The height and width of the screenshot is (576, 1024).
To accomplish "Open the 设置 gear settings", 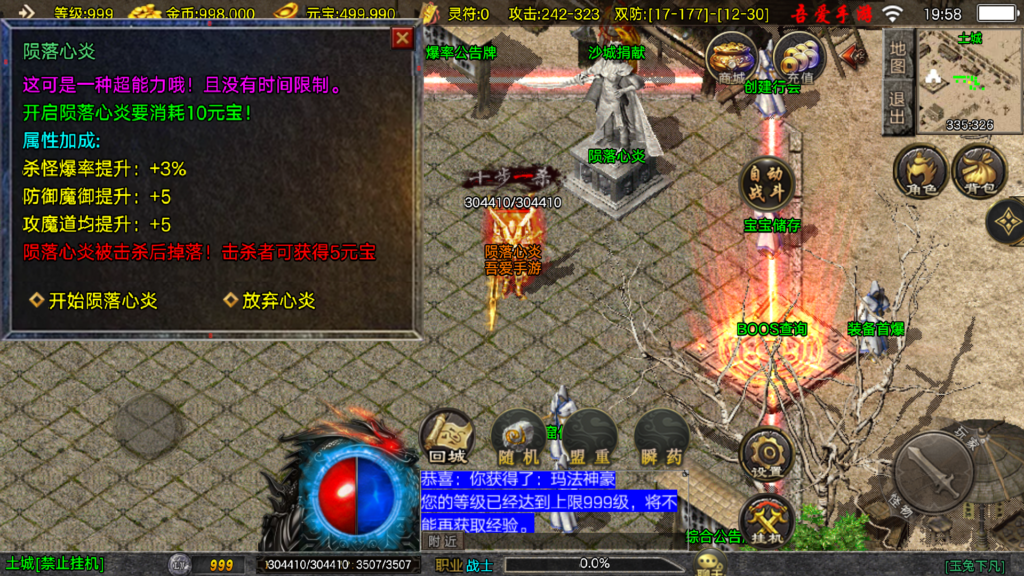I will pos(767,453).
